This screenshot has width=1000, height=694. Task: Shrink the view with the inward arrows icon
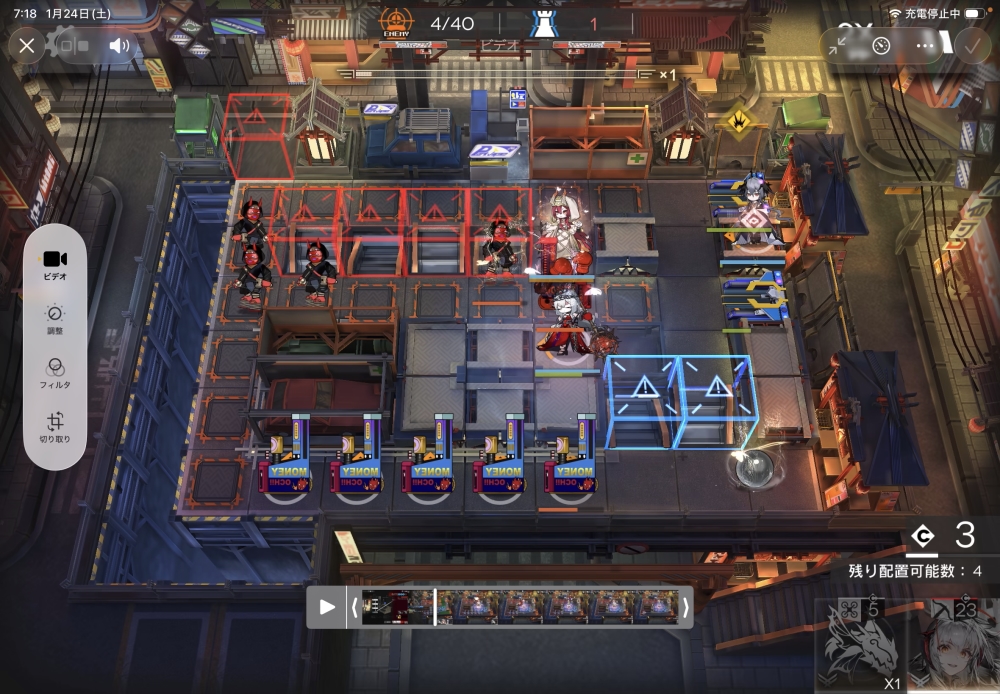[838, 46]
